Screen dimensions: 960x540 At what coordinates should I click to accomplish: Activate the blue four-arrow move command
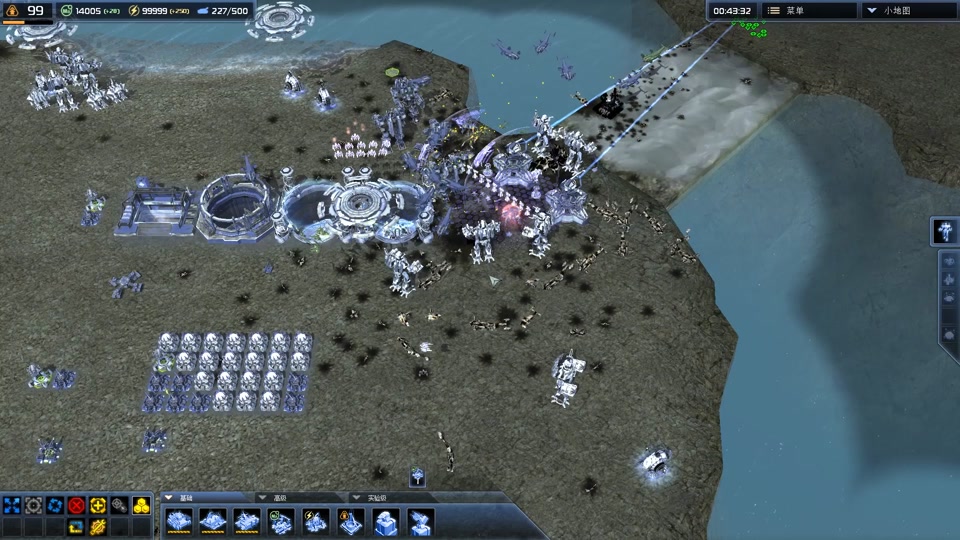12,506
